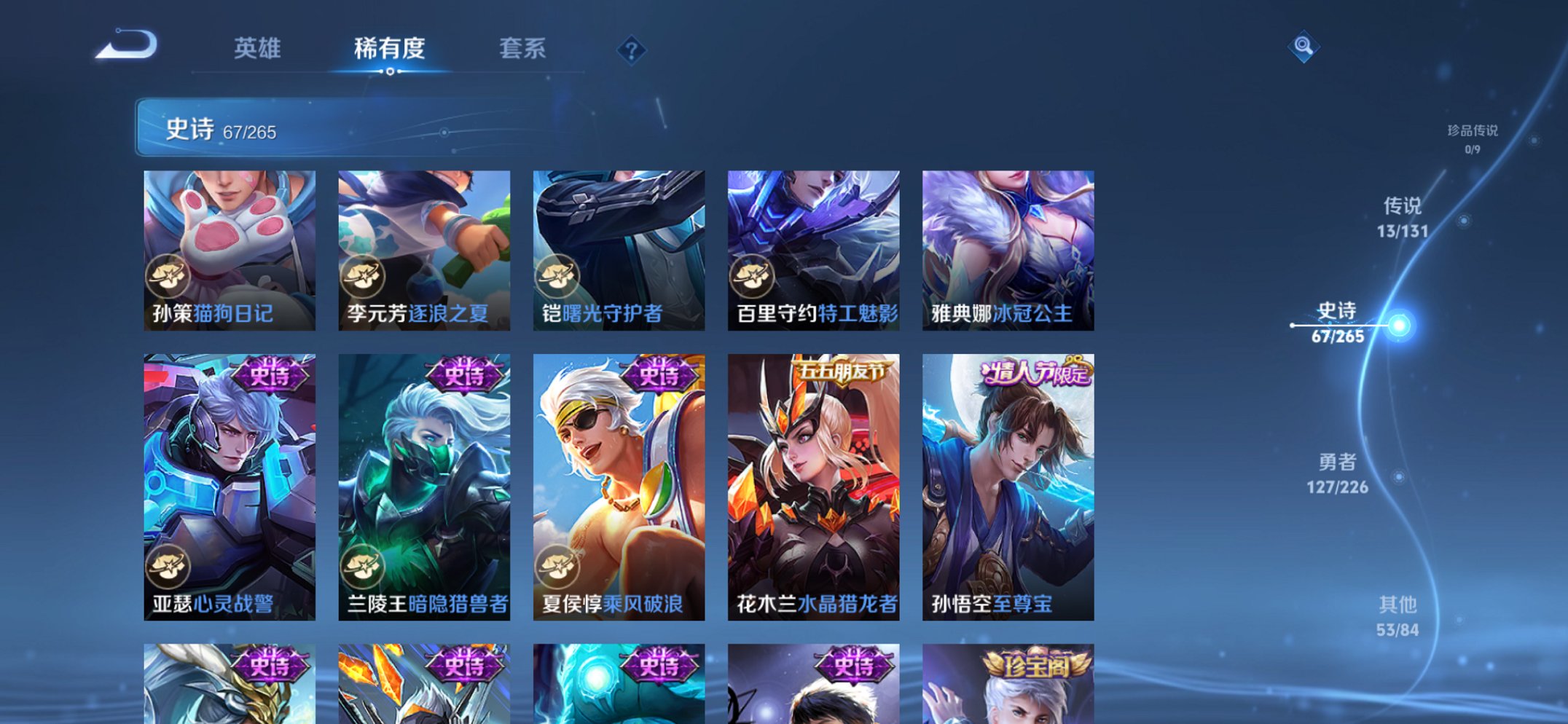The height and width of the screenshot is (724, 1568).
Task: Click the 史诗 purple badge on 亚瑟 card
Action: click(270, 374)
